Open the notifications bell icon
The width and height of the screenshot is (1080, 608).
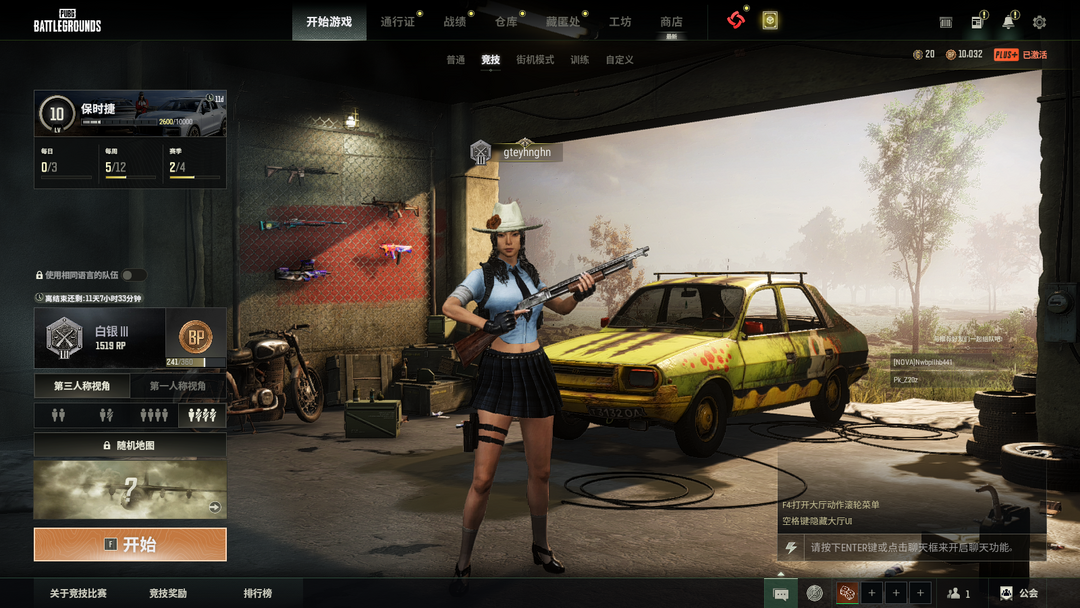click(1008, 22)
